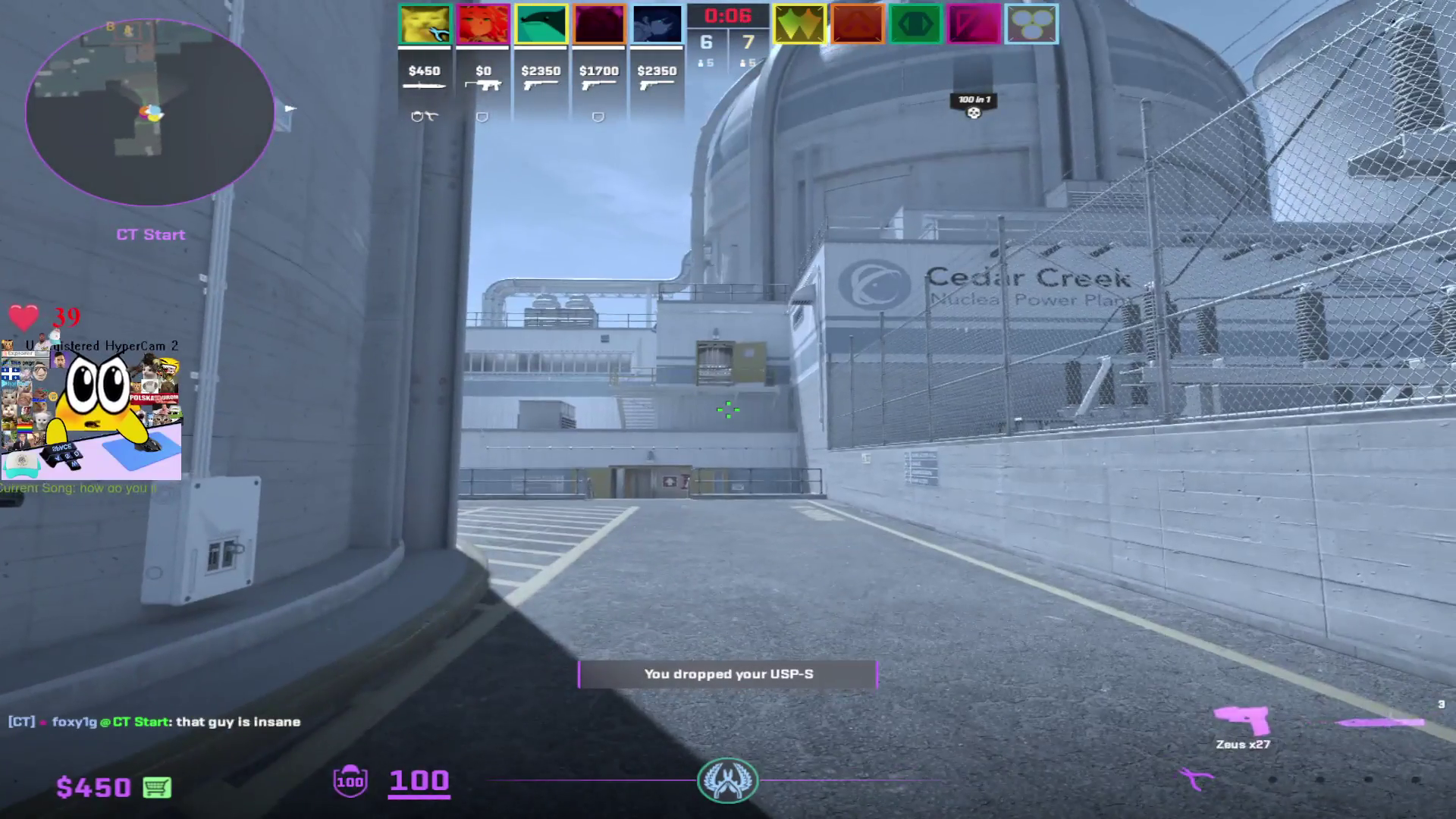
Task: Click the pistol icon under the $1700 teammate
Action: [596, 83]
